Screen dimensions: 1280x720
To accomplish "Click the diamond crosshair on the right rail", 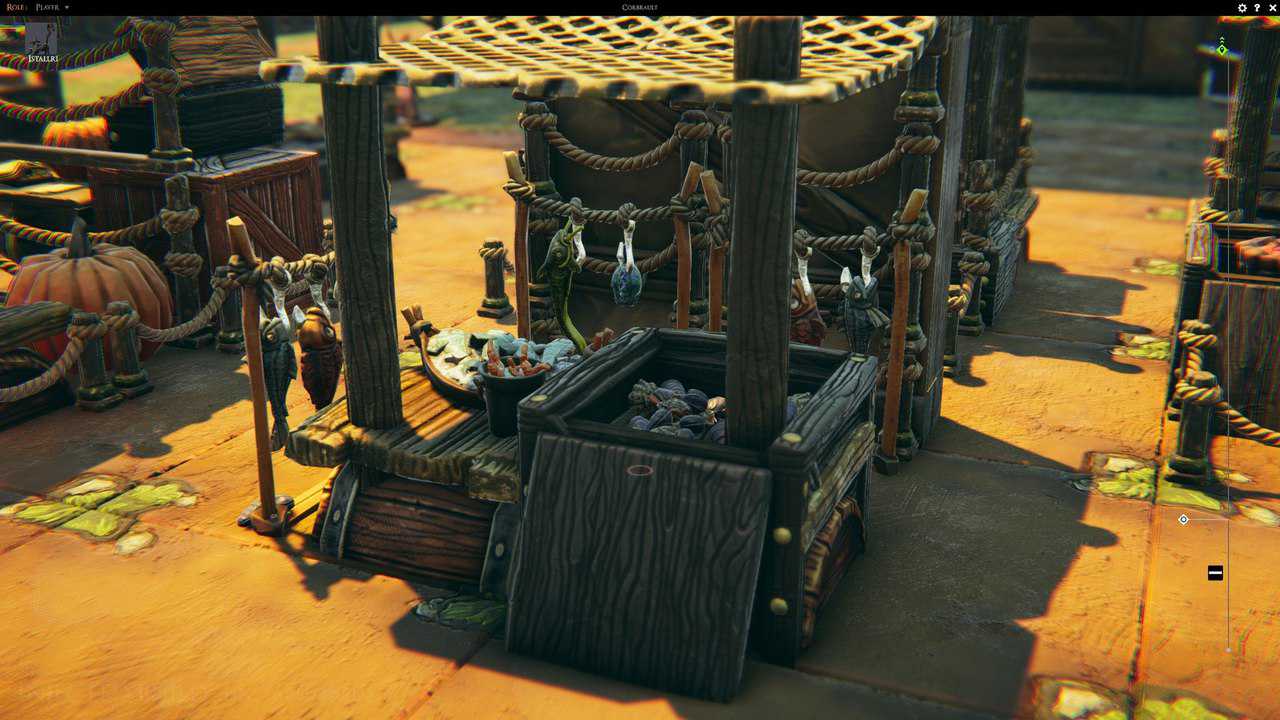I will [1183, 519].
